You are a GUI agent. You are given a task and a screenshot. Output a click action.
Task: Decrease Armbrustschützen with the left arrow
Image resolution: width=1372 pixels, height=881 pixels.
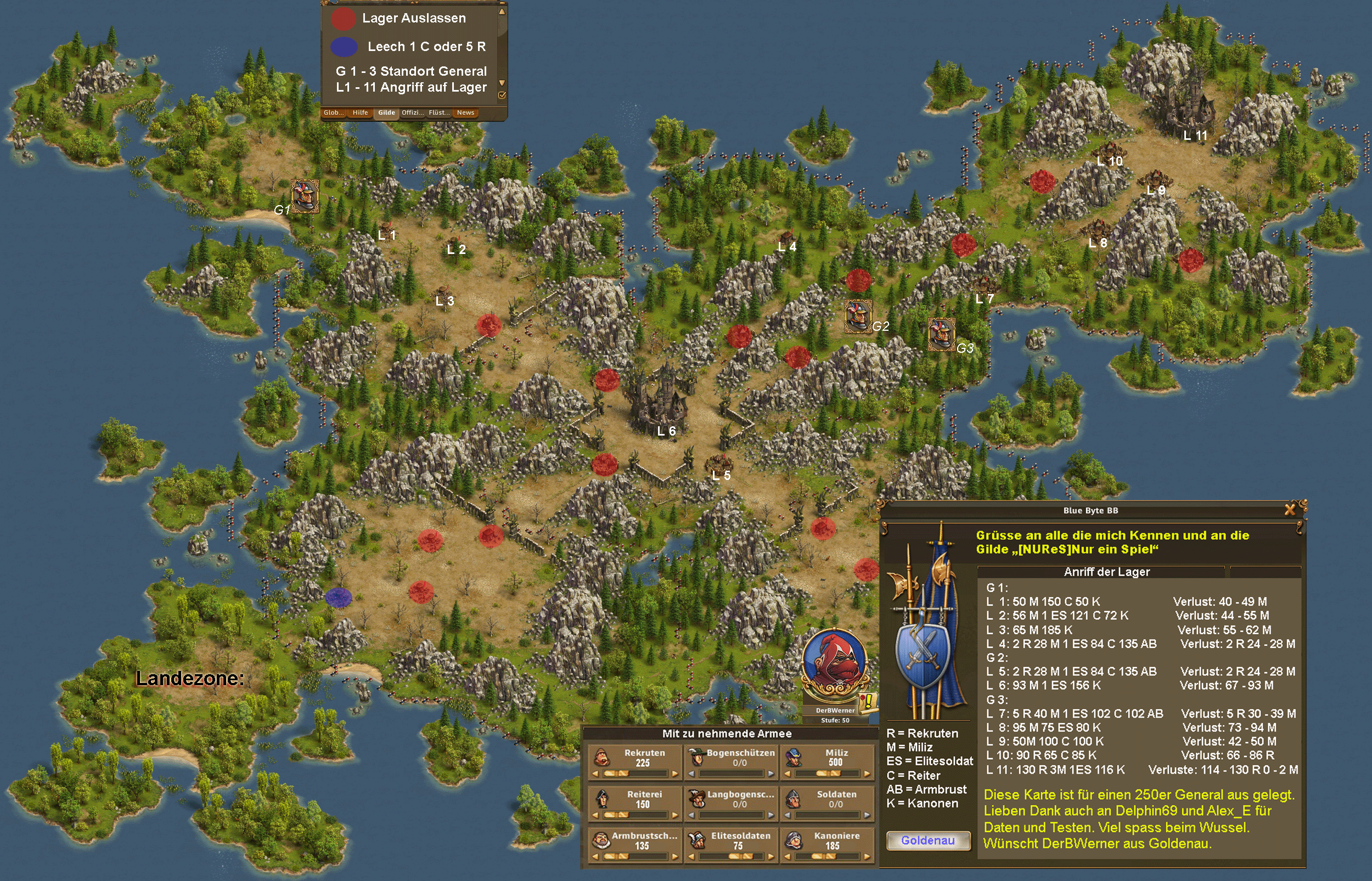(595, 856)
